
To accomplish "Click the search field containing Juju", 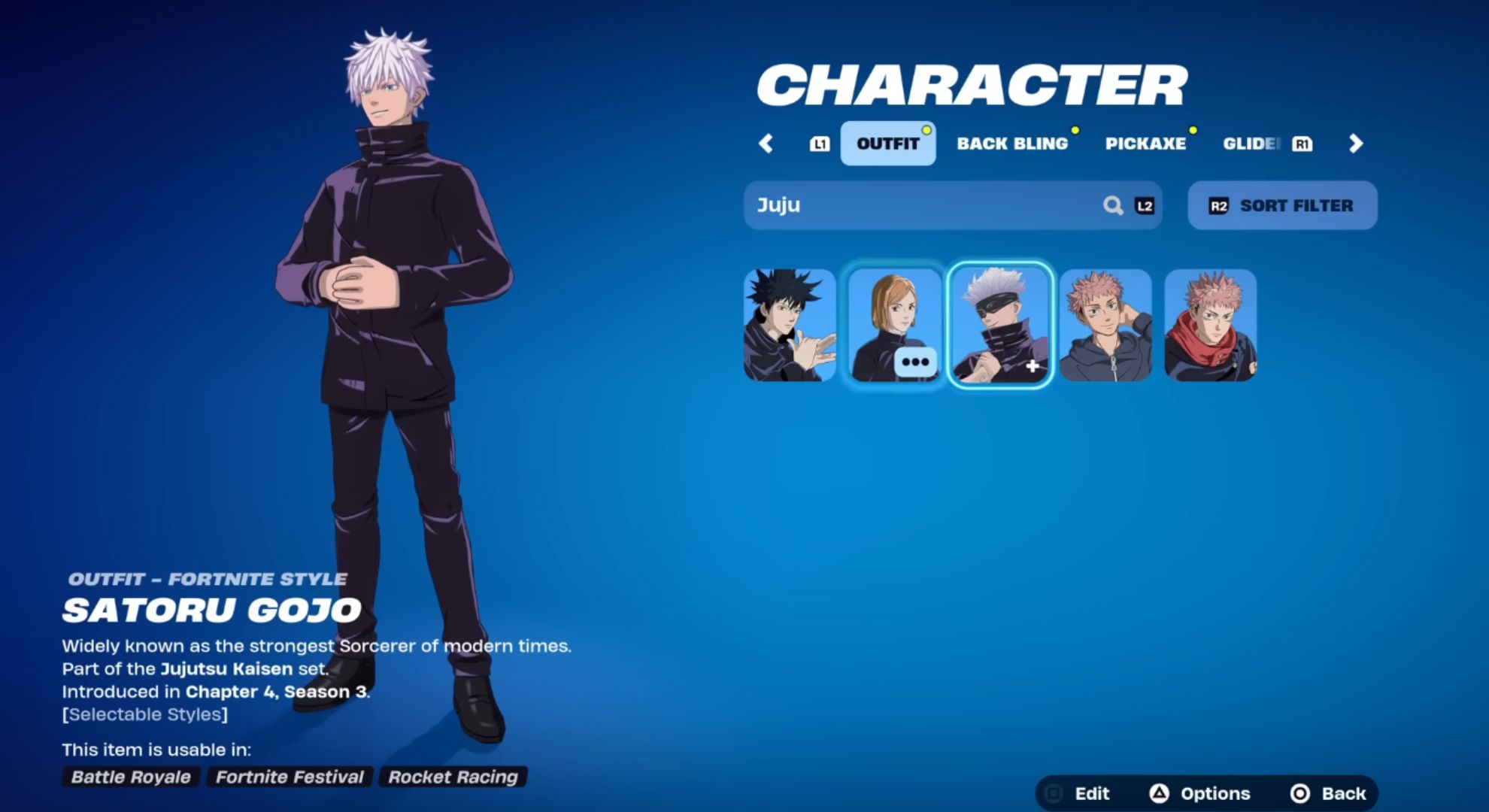I will coord(902,205).
